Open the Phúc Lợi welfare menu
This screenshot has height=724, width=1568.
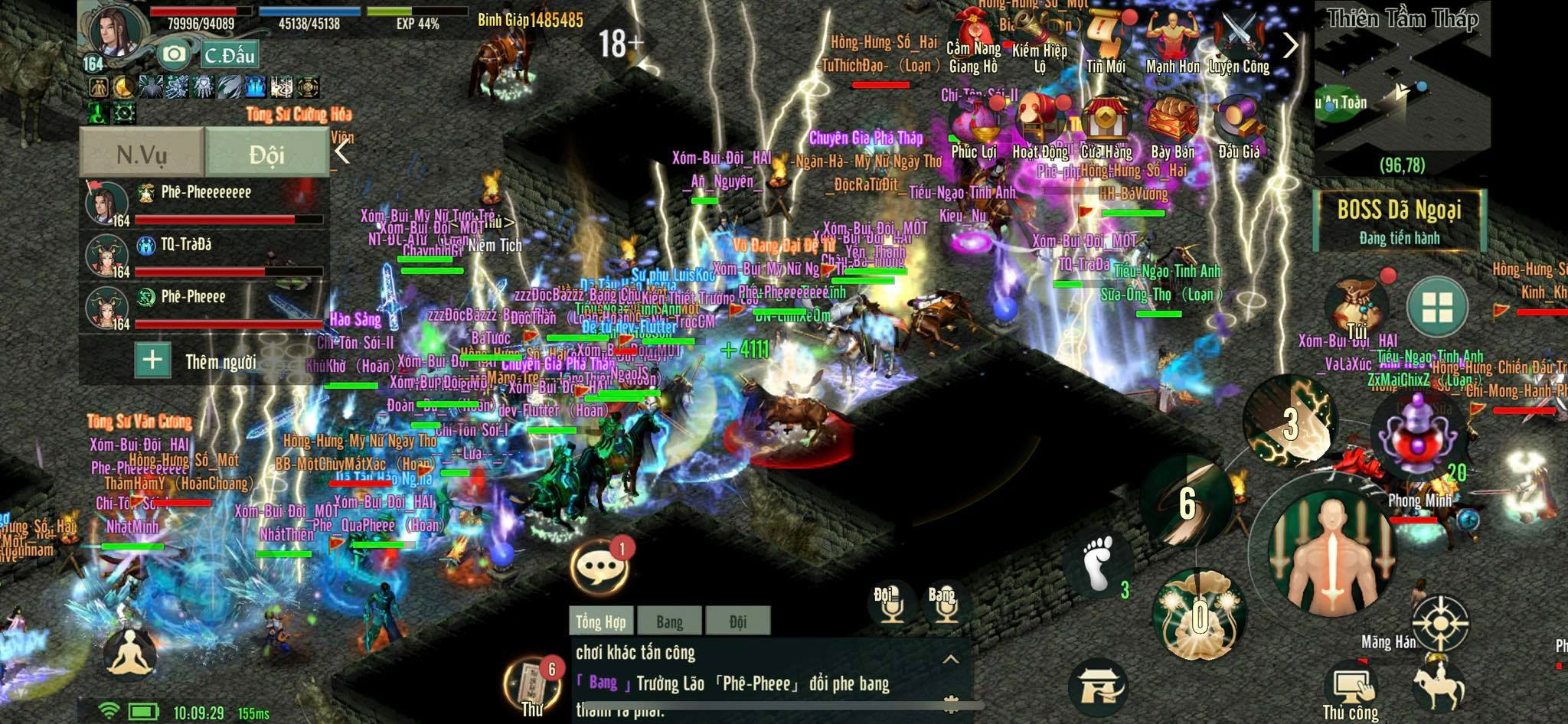coord(974,129)
